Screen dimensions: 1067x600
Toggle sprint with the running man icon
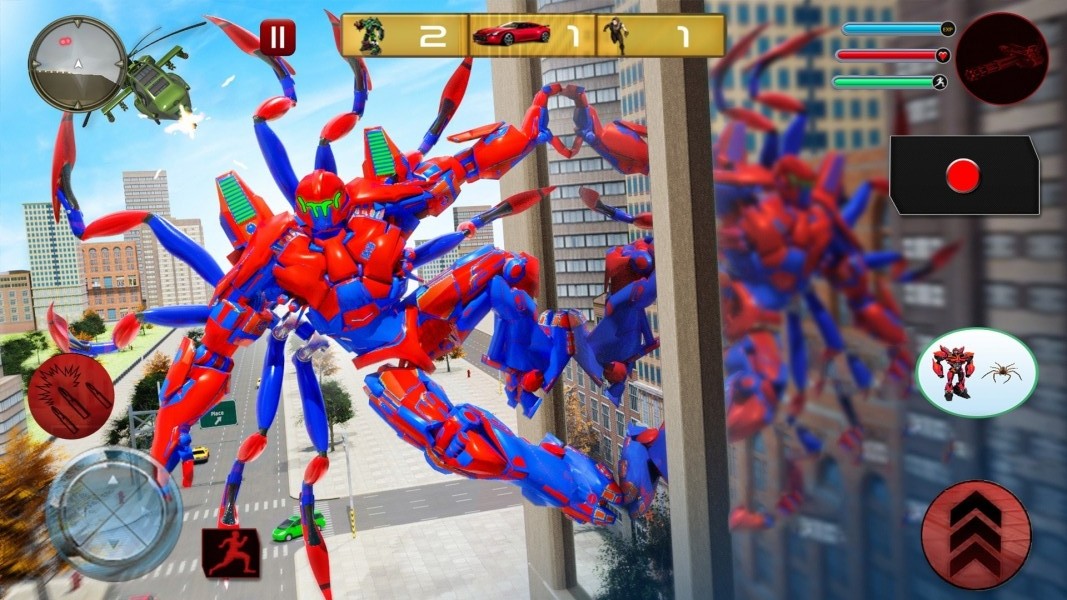231,553
